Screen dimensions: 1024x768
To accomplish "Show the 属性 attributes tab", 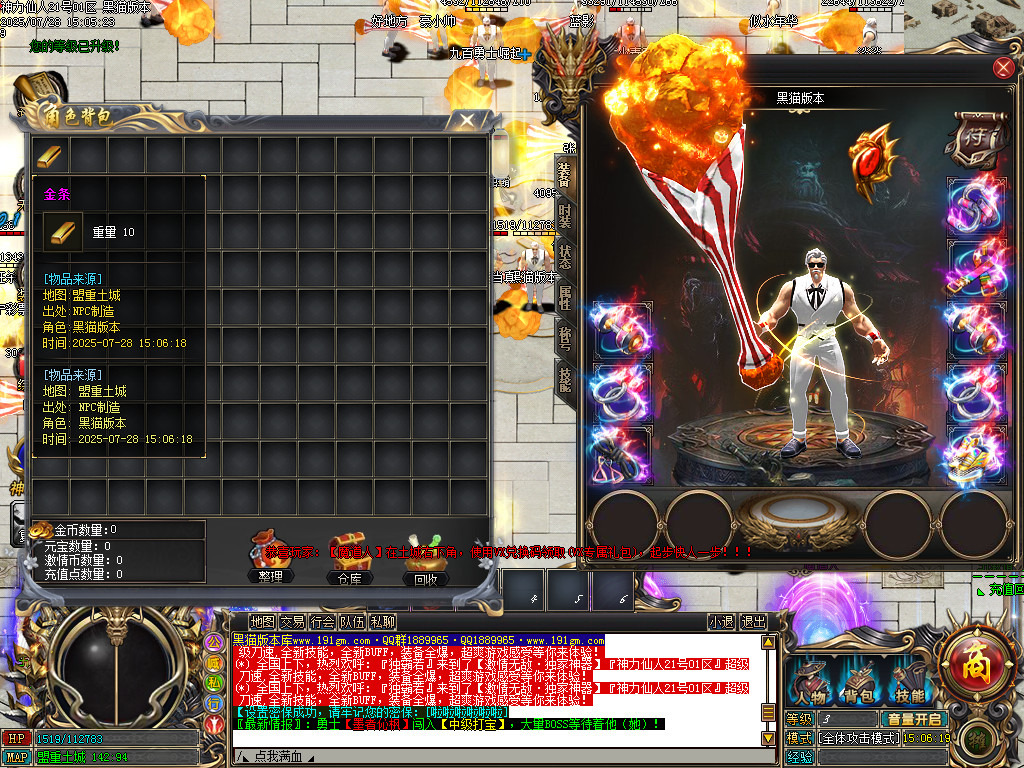I will (x=565, y=297).
